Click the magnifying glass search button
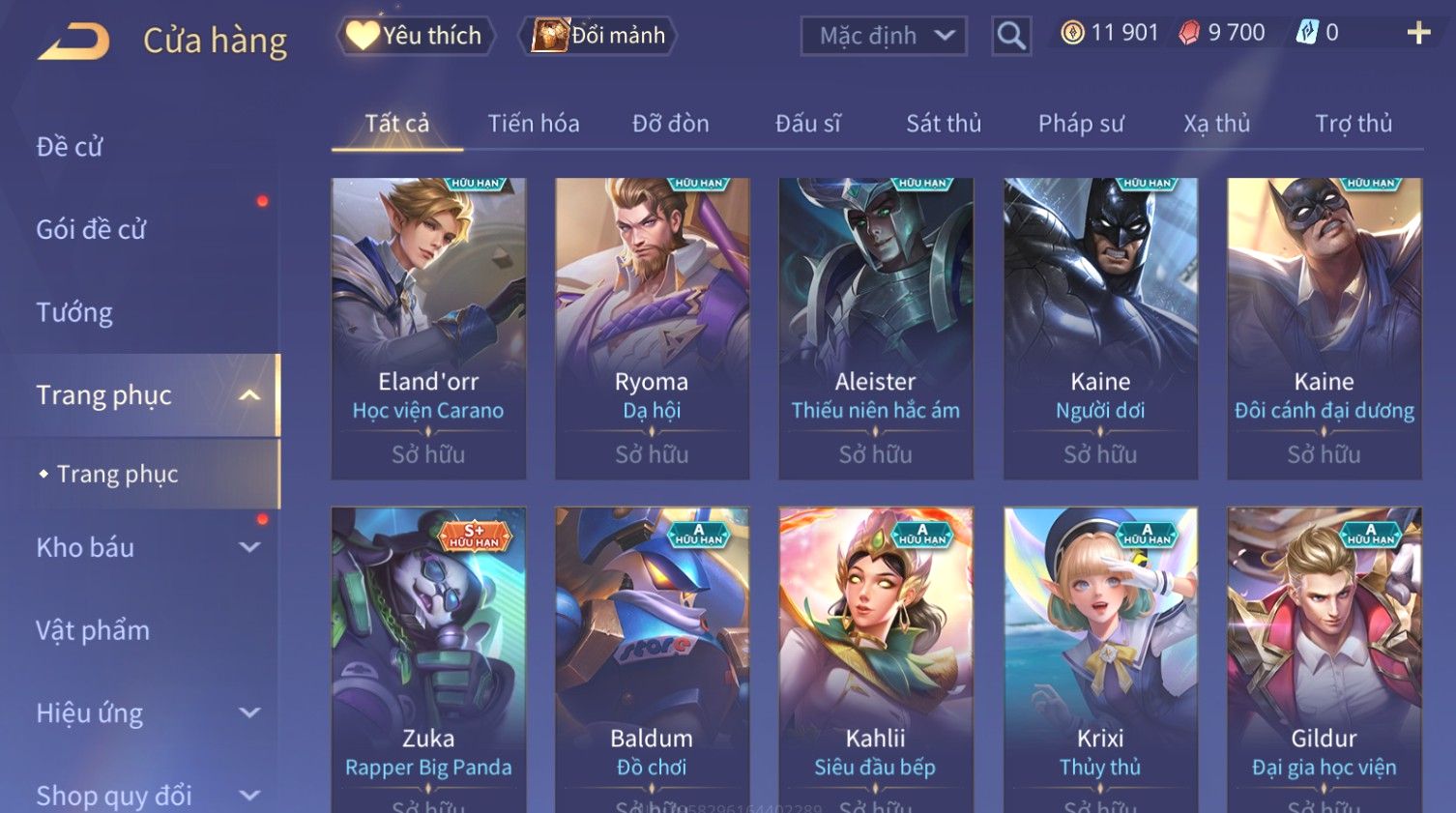Image resolution: width=1456 pixels, height=813 pixels. 1011,36
